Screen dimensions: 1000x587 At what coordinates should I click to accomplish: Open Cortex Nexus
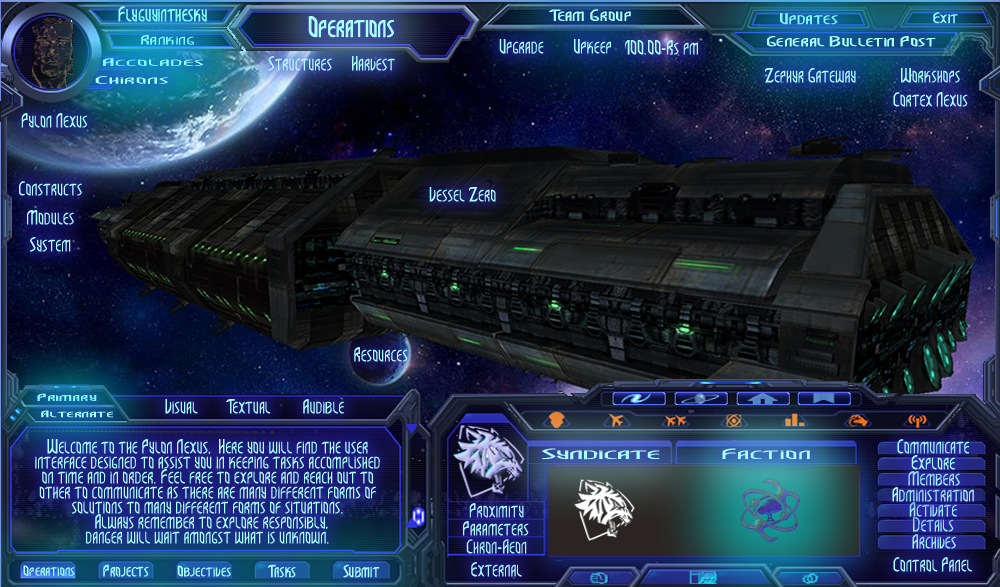tap(930, 100)
